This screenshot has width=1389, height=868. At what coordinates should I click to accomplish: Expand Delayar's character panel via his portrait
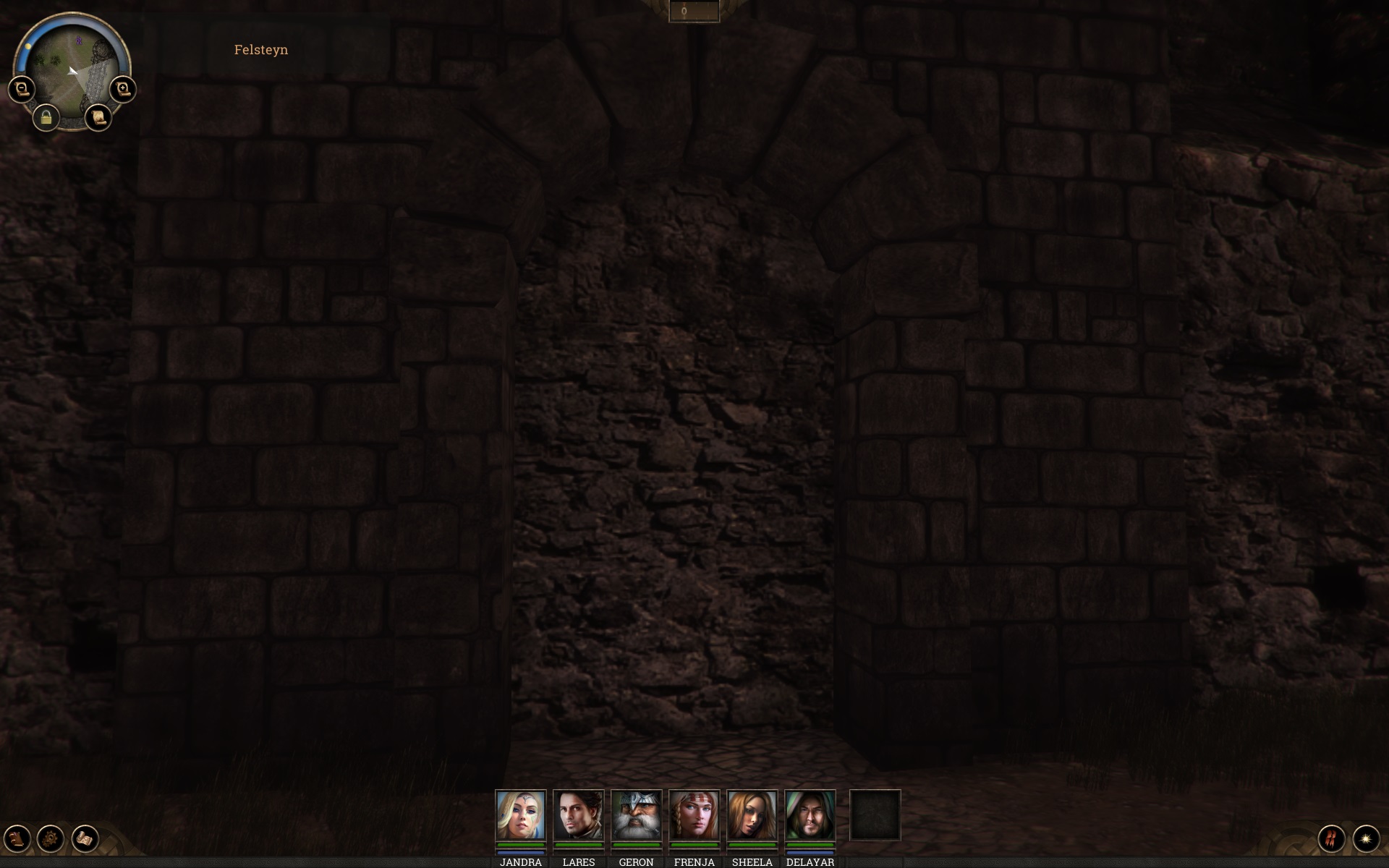810,816
